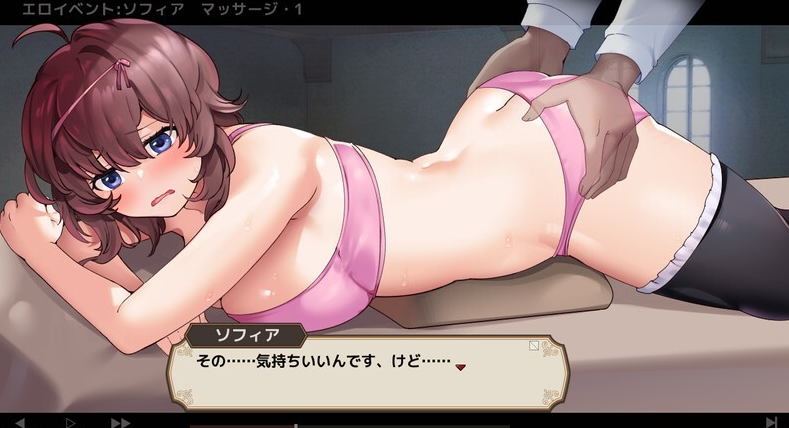Activate the fast-forward double arrow
This screenshot has height=428, width=789.
click(x=120, y=423)
